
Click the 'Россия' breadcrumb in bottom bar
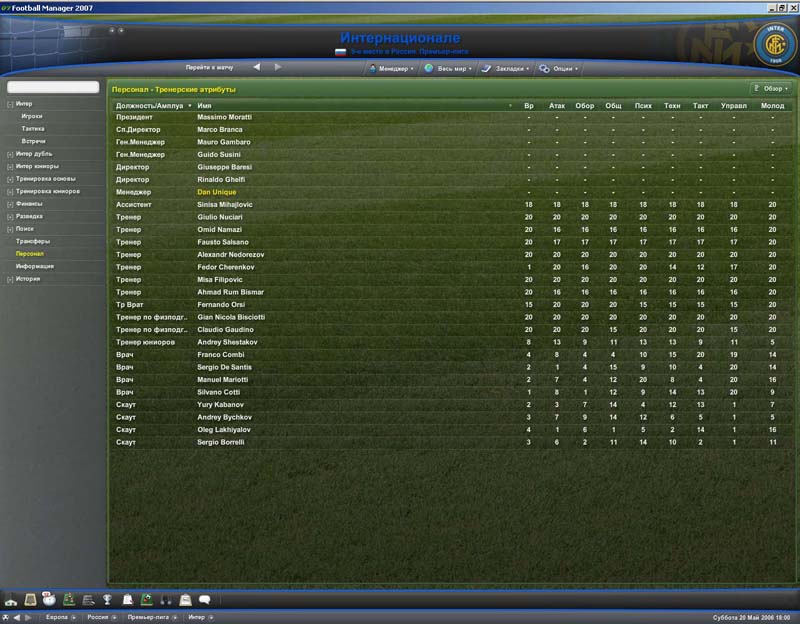(x=97, y=618)
